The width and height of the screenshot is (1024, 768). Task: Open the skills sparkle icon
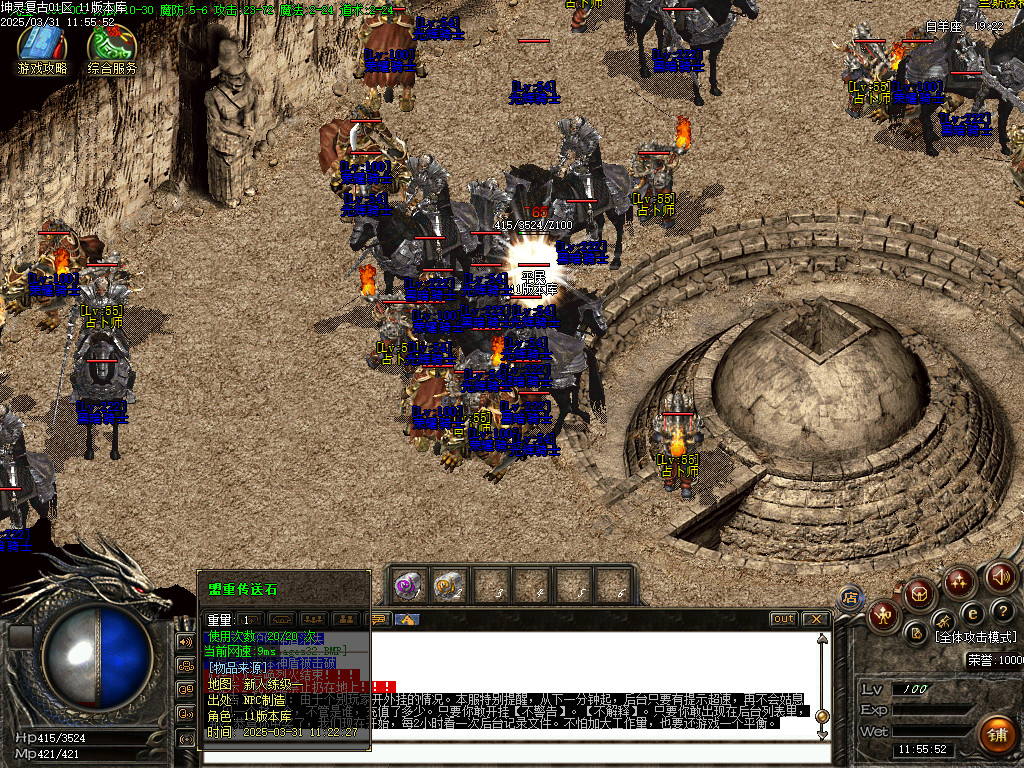coord(960,580)
